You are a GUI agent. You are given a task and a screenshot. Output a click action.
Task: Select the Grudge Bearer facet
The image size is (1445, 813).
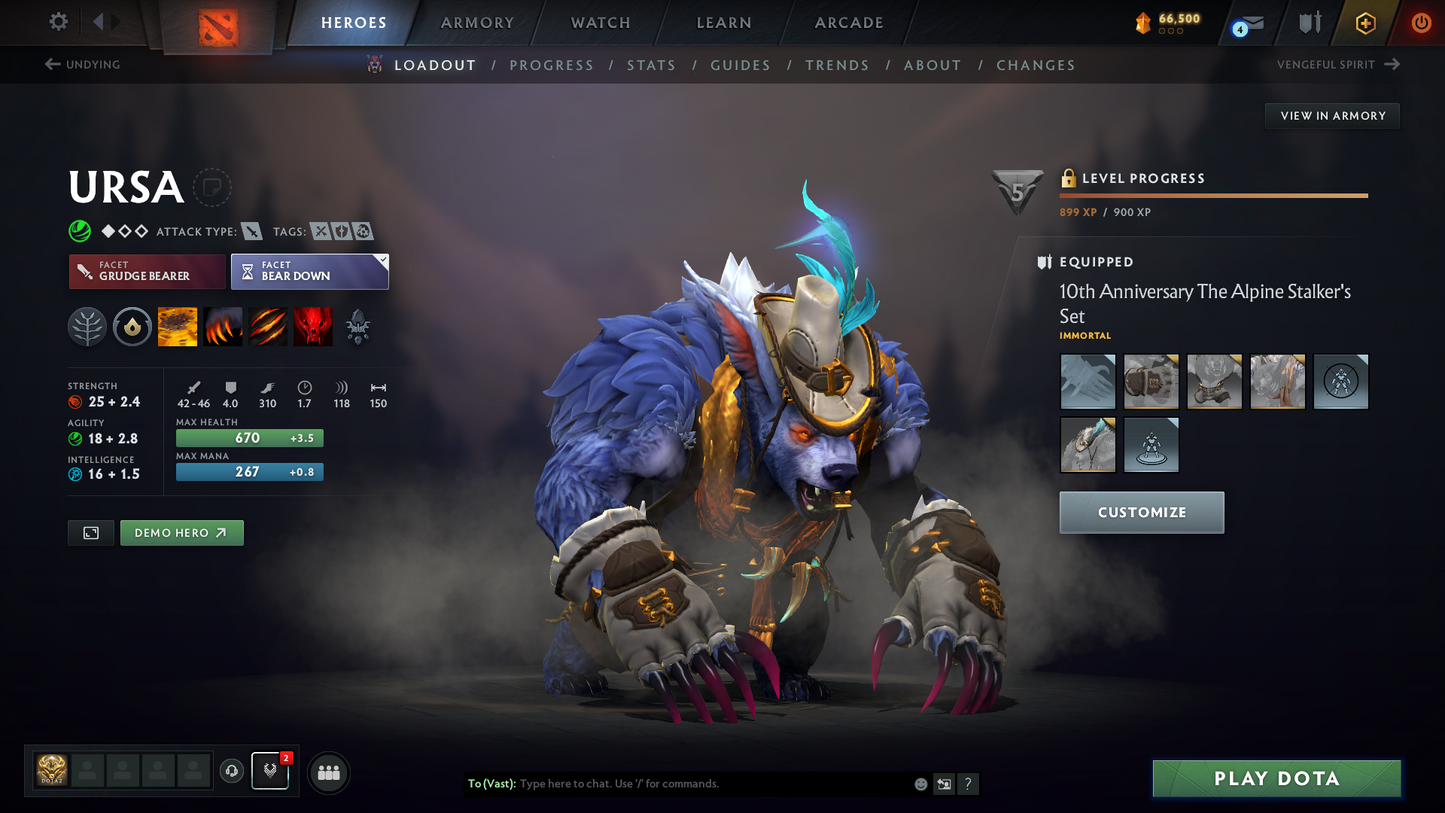(x=146, y=271)
